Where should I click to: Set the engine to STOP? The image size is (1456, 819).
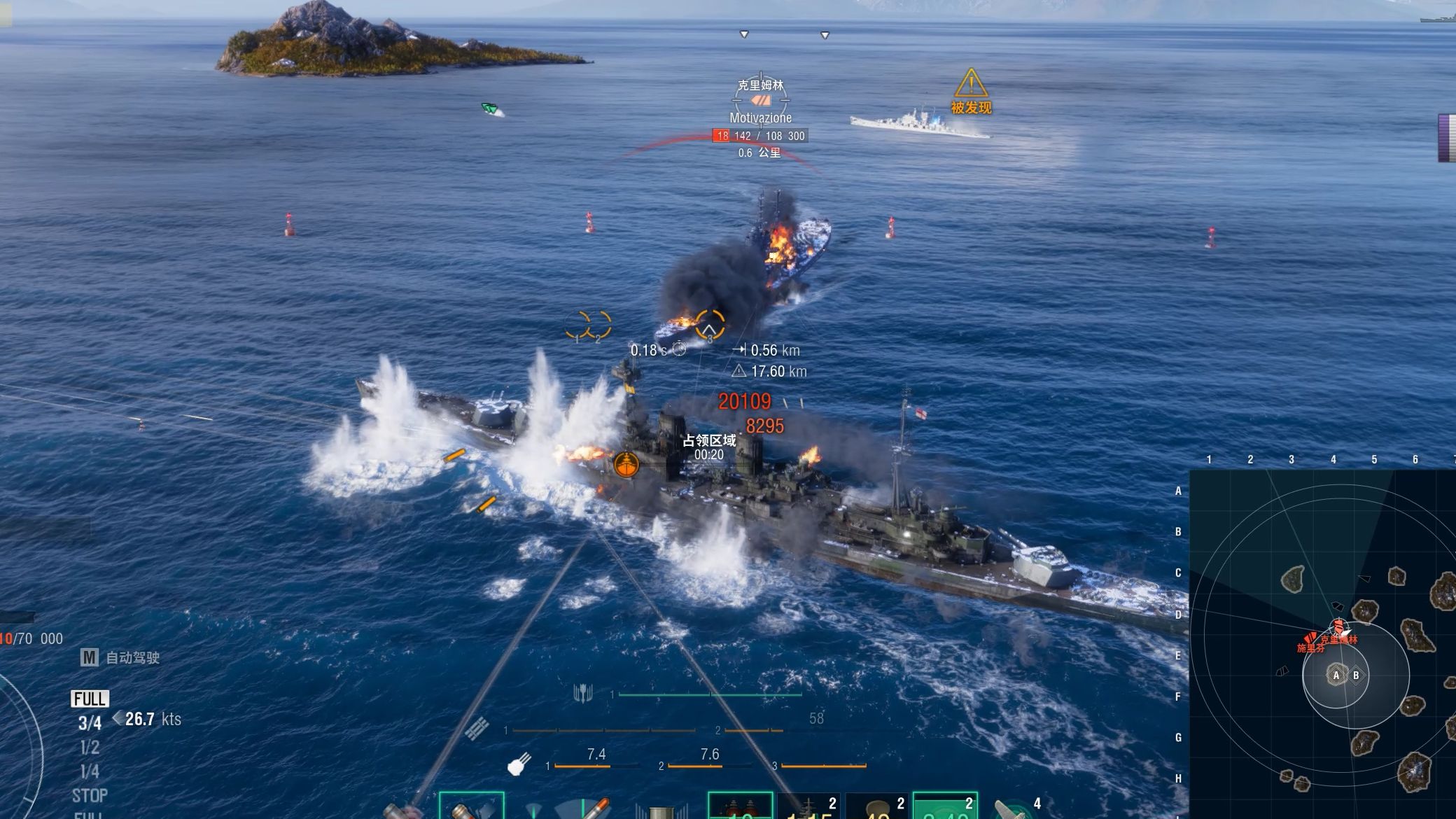tap(90, 796)
